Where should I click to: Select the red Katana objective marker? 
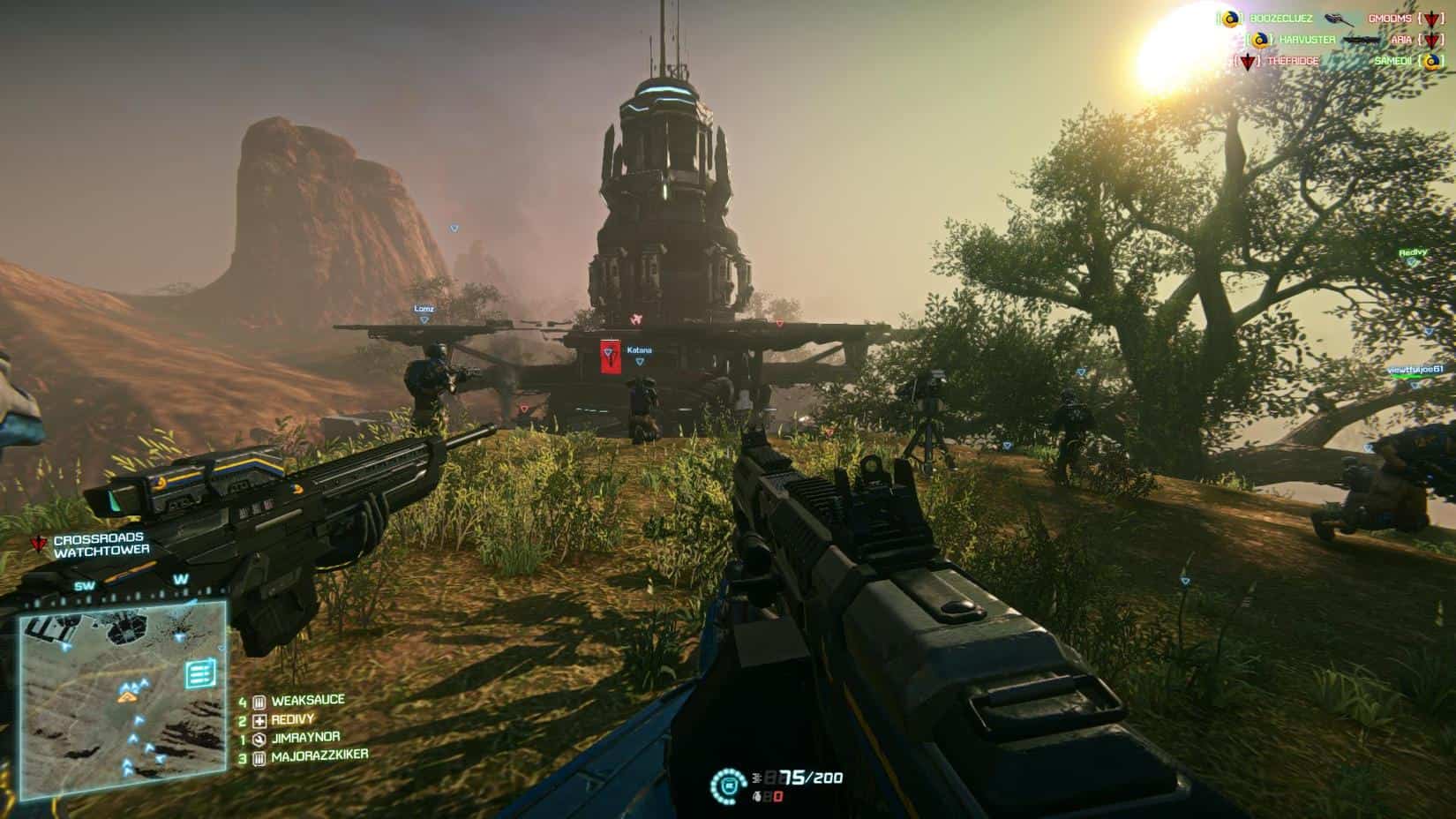pos(609,355)
